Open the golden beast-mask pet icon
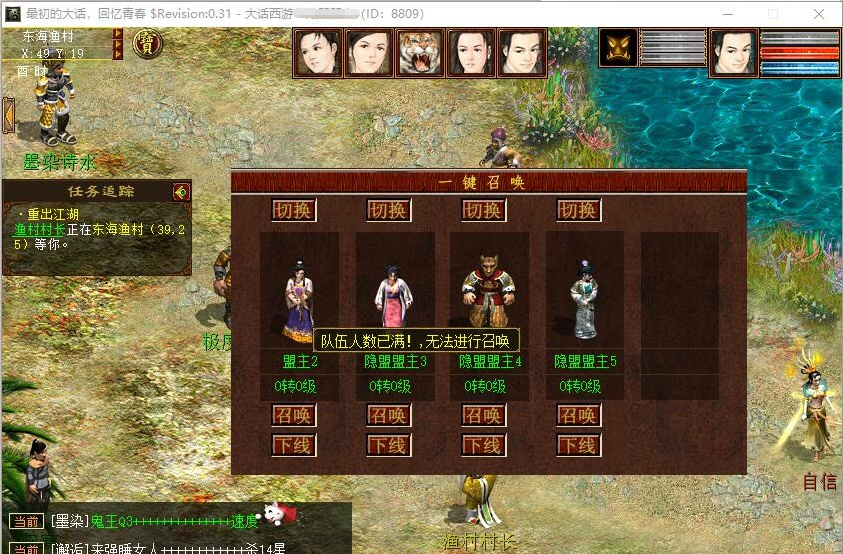 (x=618, y=48)
